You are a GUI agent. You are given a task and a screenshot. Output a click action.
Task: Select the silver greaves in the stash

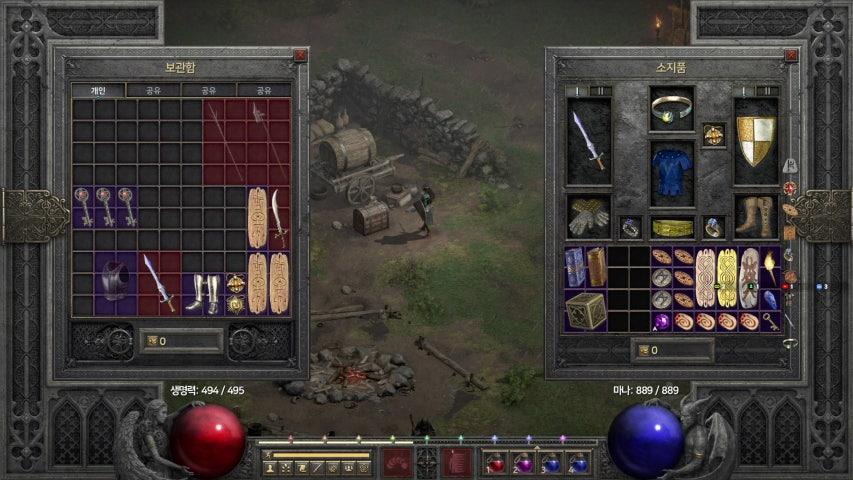pos(205,292)
